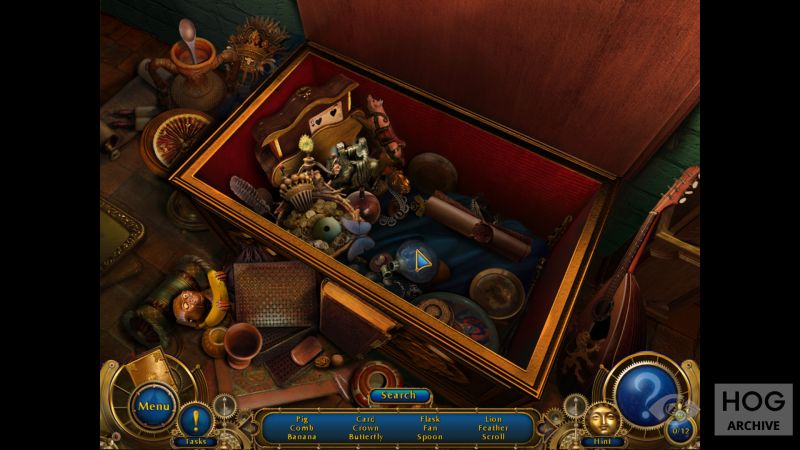This screenshot has height=450, width=800.
Task: Open the Tasks exclamation mark button
Action: 196,420
